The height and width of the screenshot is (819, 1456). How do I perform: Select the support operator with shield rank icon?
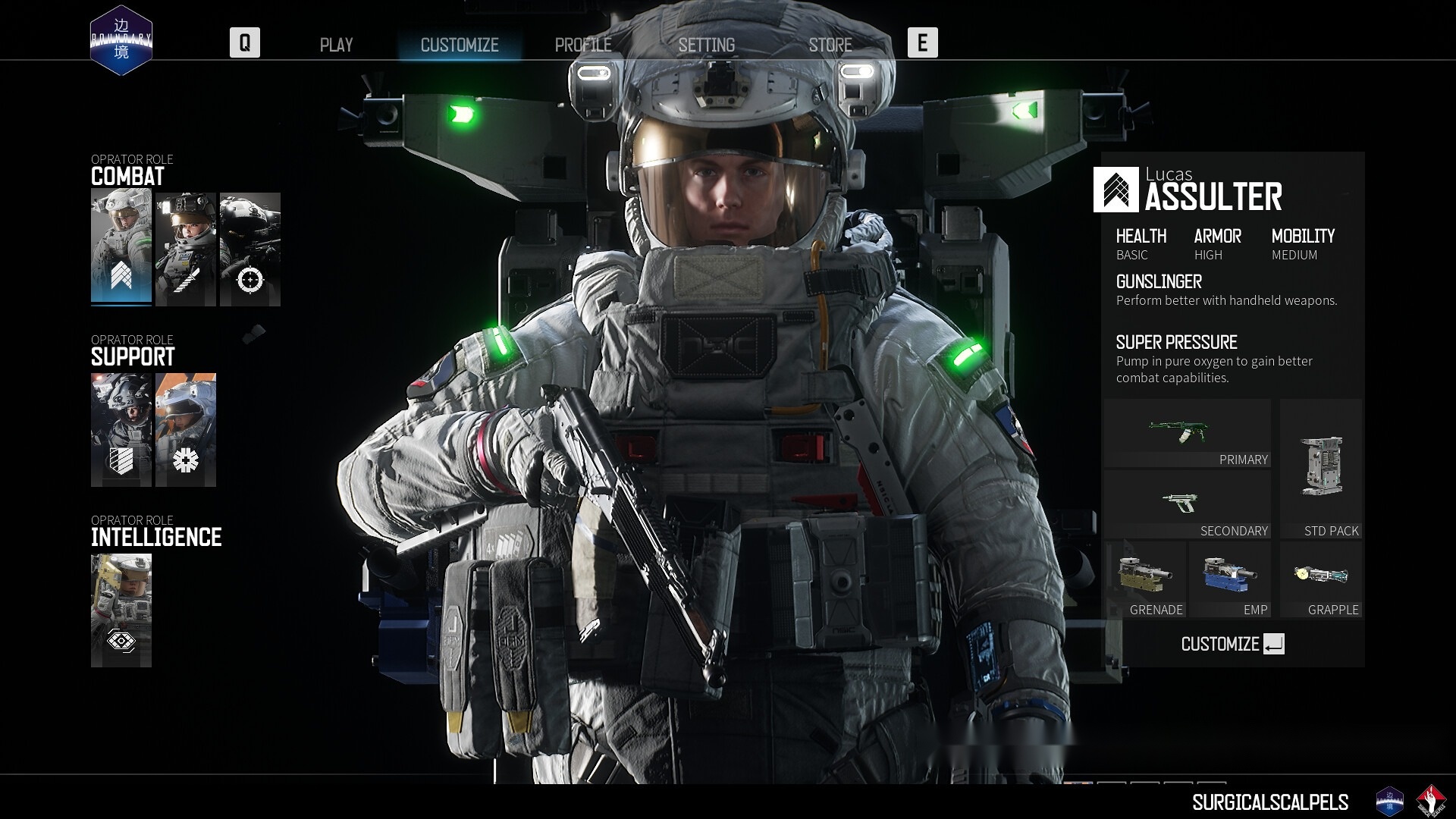pyautogui.click(x=122, y=429)
